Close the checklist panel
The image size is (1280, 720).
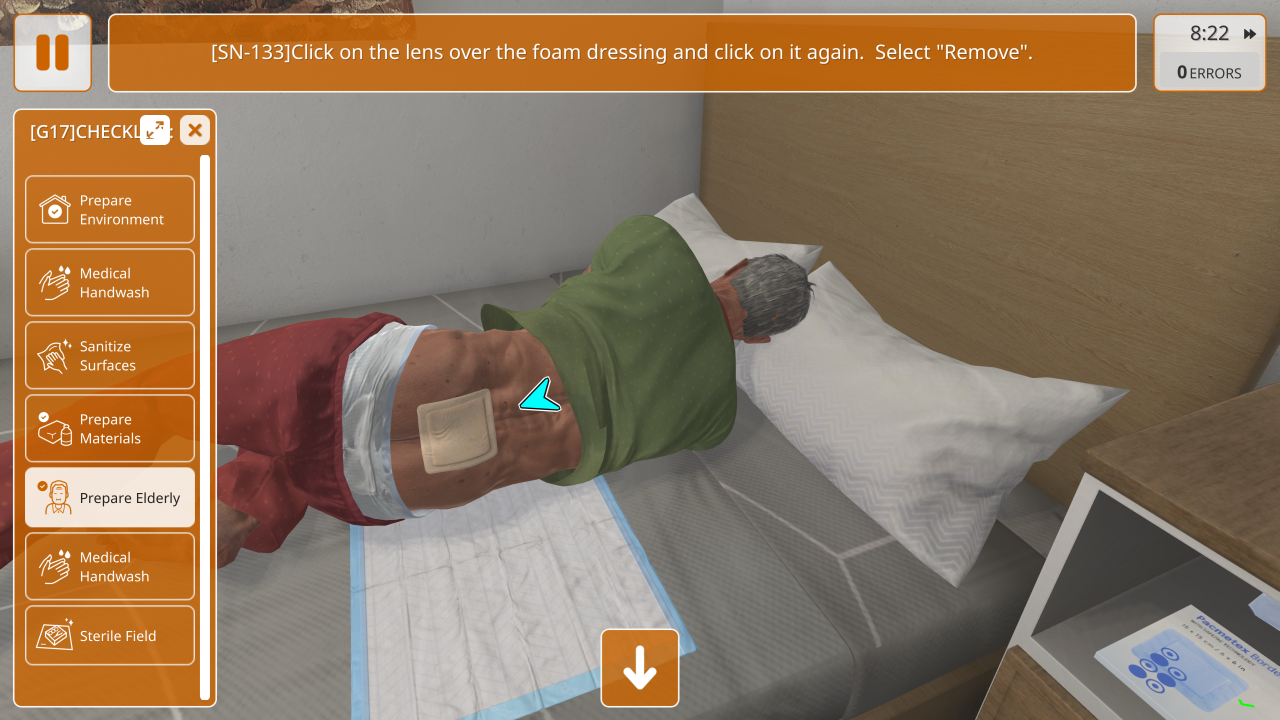[195, 130]
